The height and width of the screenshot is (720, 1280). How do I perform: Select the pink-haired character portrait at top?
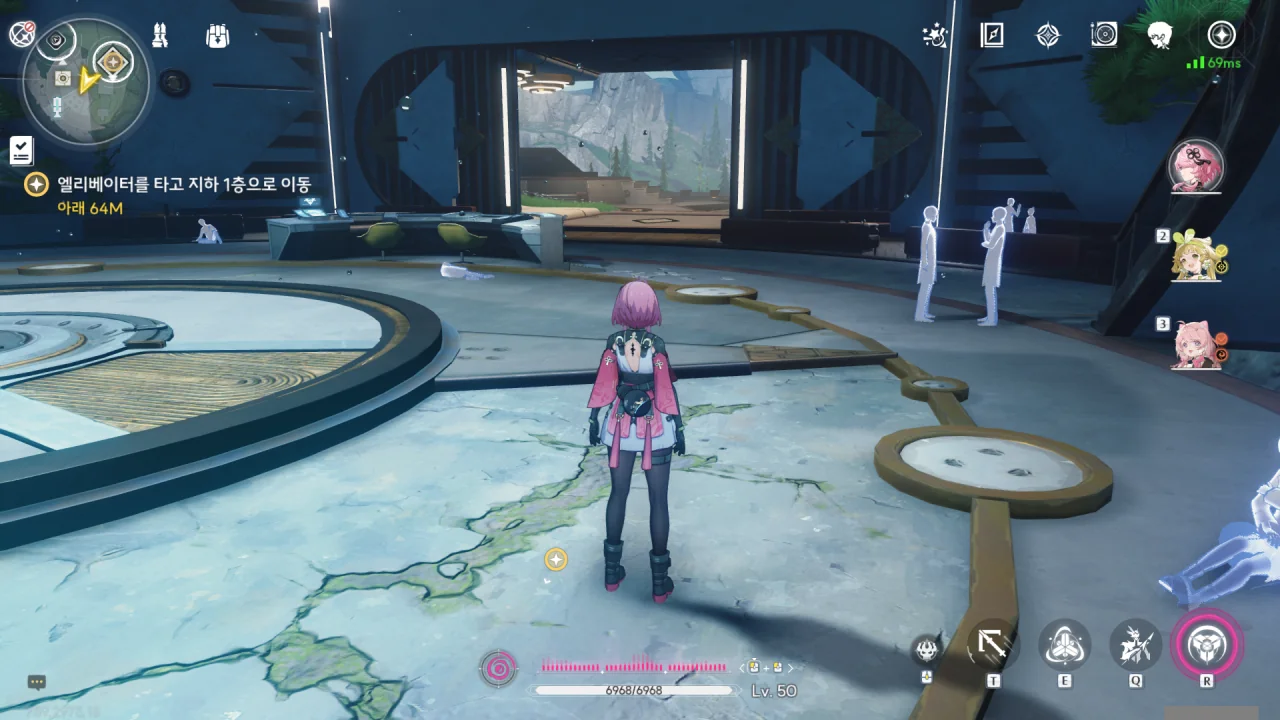click(1196, 166)
